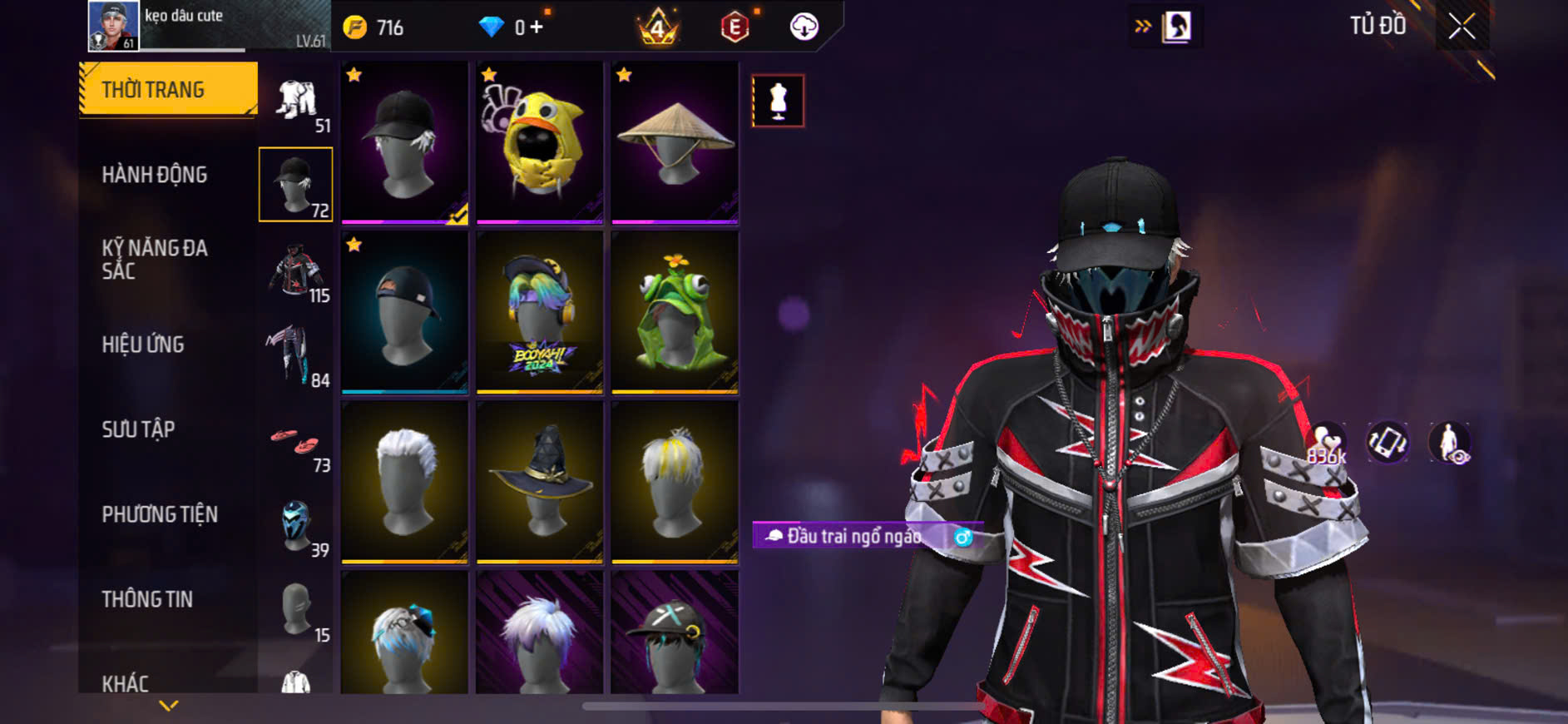1568x724 pixels.
Task: Pick the Booyah 2024 headphone hair
Action: (x=540, y=312)
